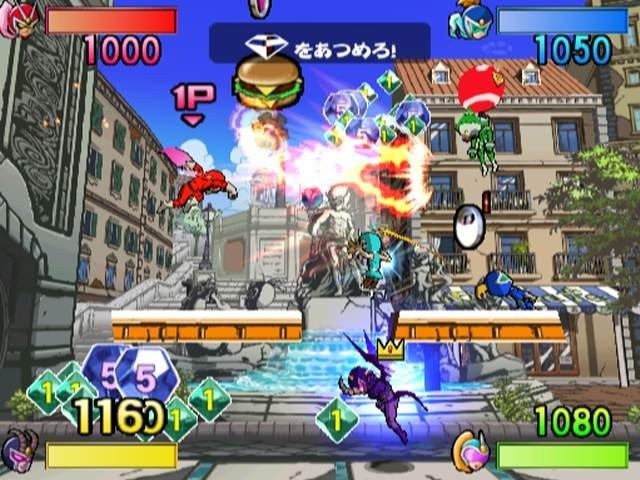Open the gem-collecting objective banner
This screenshot has height=480, width=640.
pos(320,44)
